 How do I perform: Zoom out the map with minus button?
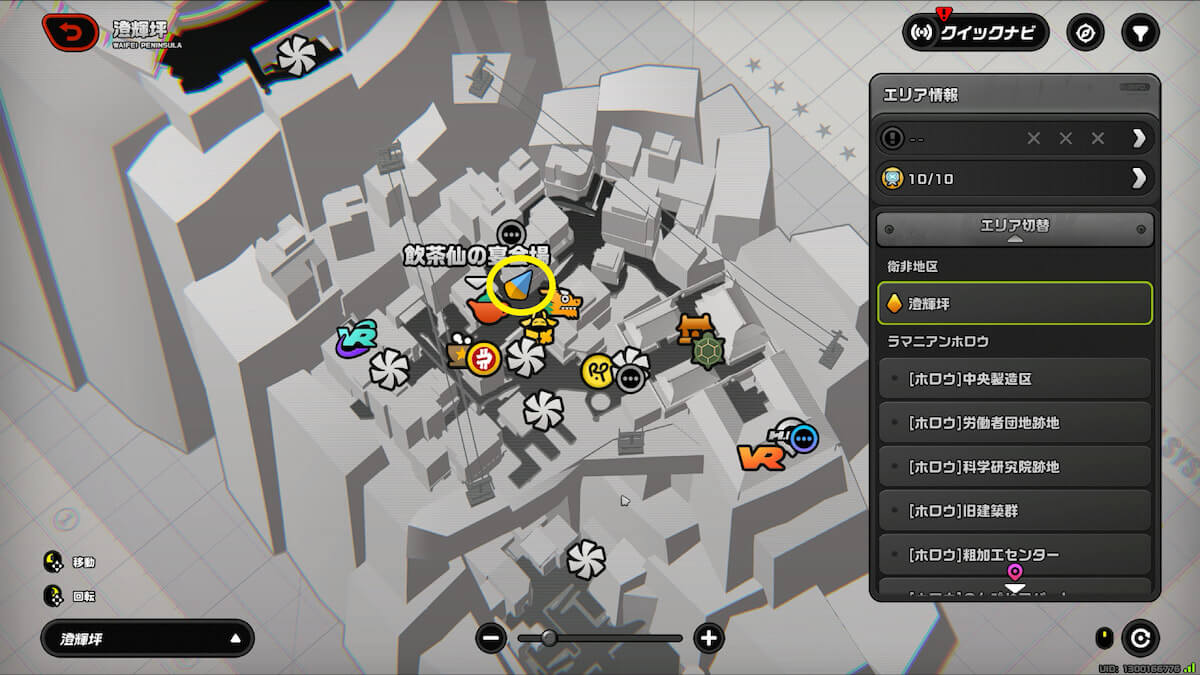click(x=491, y=638)
